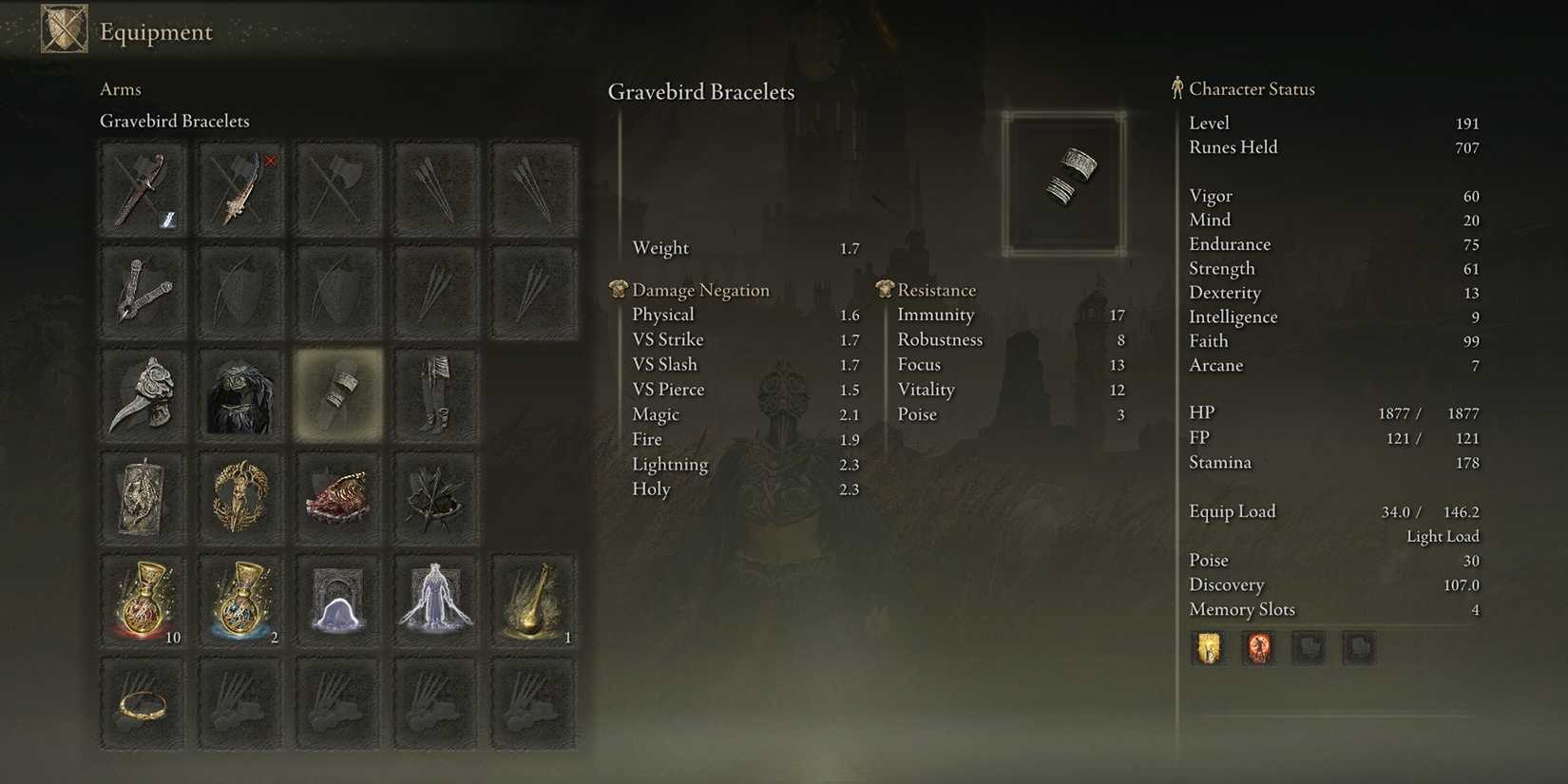Select the black feathered chest armor slot
This screenshot has width=1568, height=784.
coord(240,393)
